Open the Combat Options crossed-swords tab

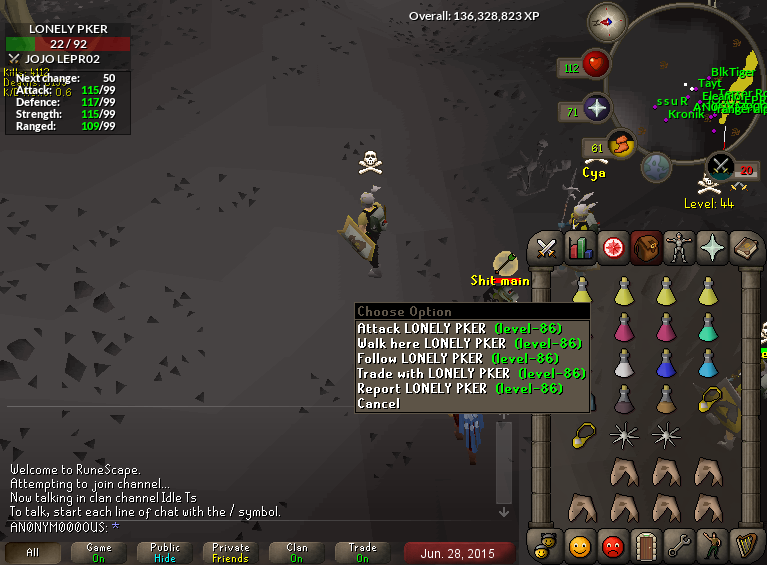point(547,247)
